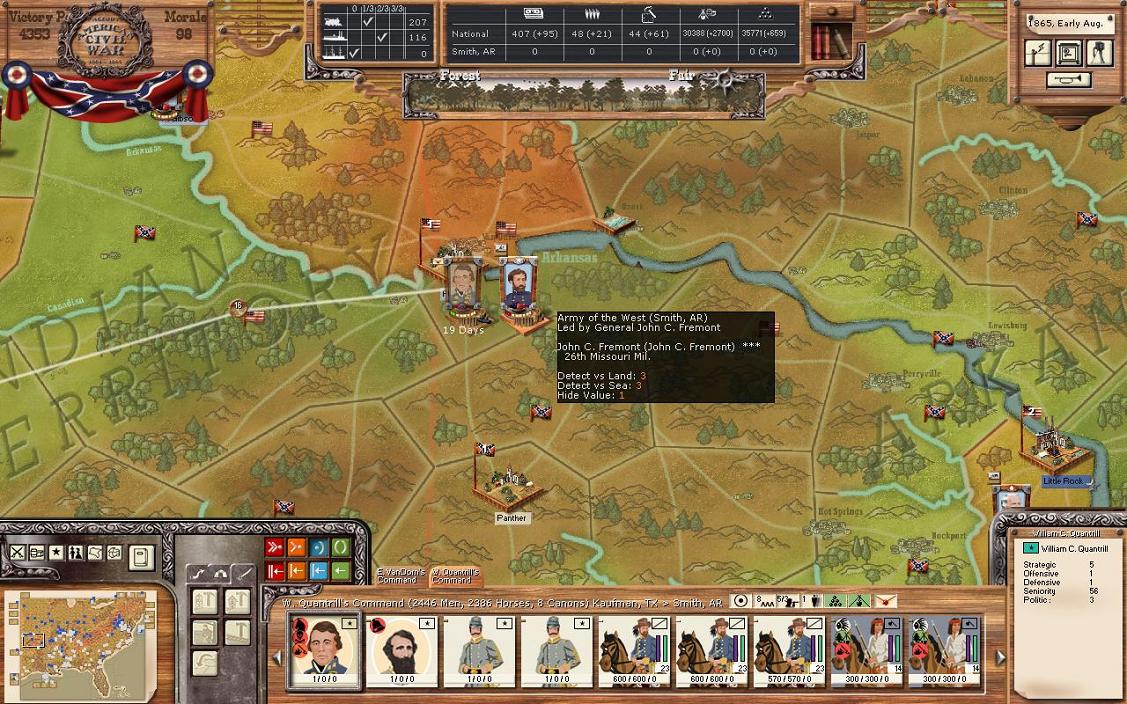Click the trumpet end-turn button
This screenshot has height=704, width=1127.
[1068, 80]
